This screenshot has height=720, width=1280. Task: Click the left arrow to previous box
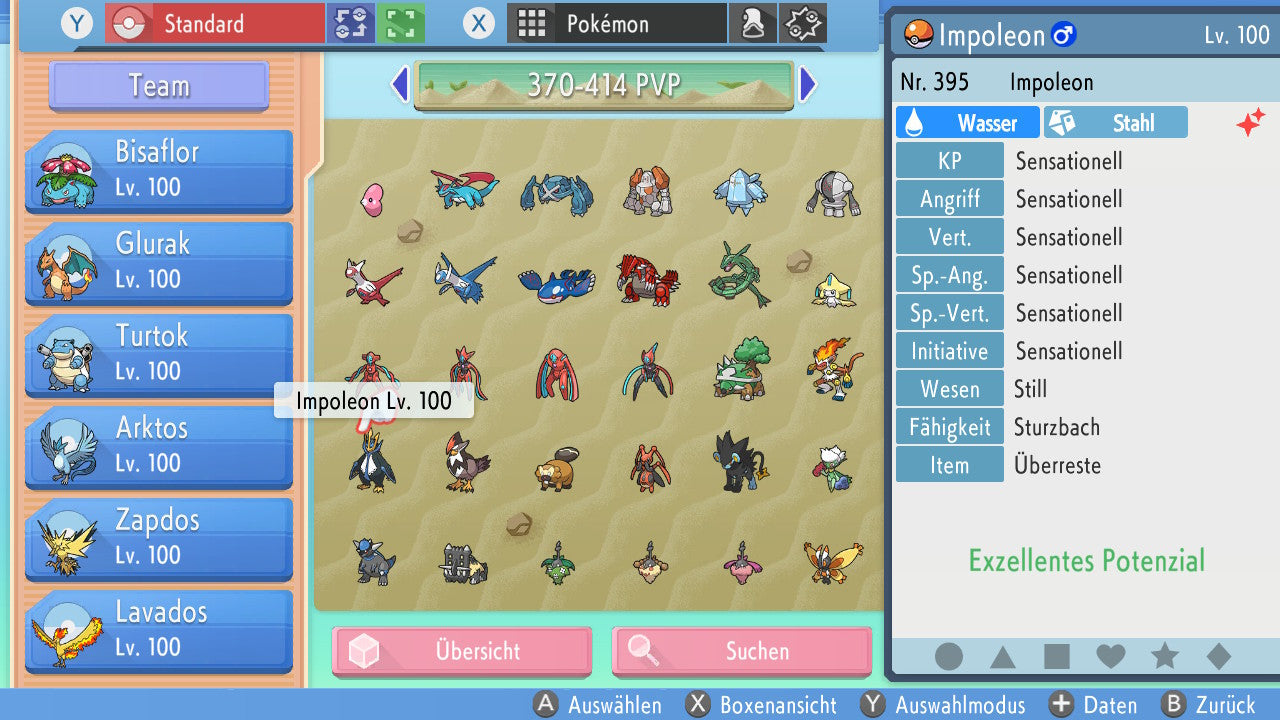point(400,86)
